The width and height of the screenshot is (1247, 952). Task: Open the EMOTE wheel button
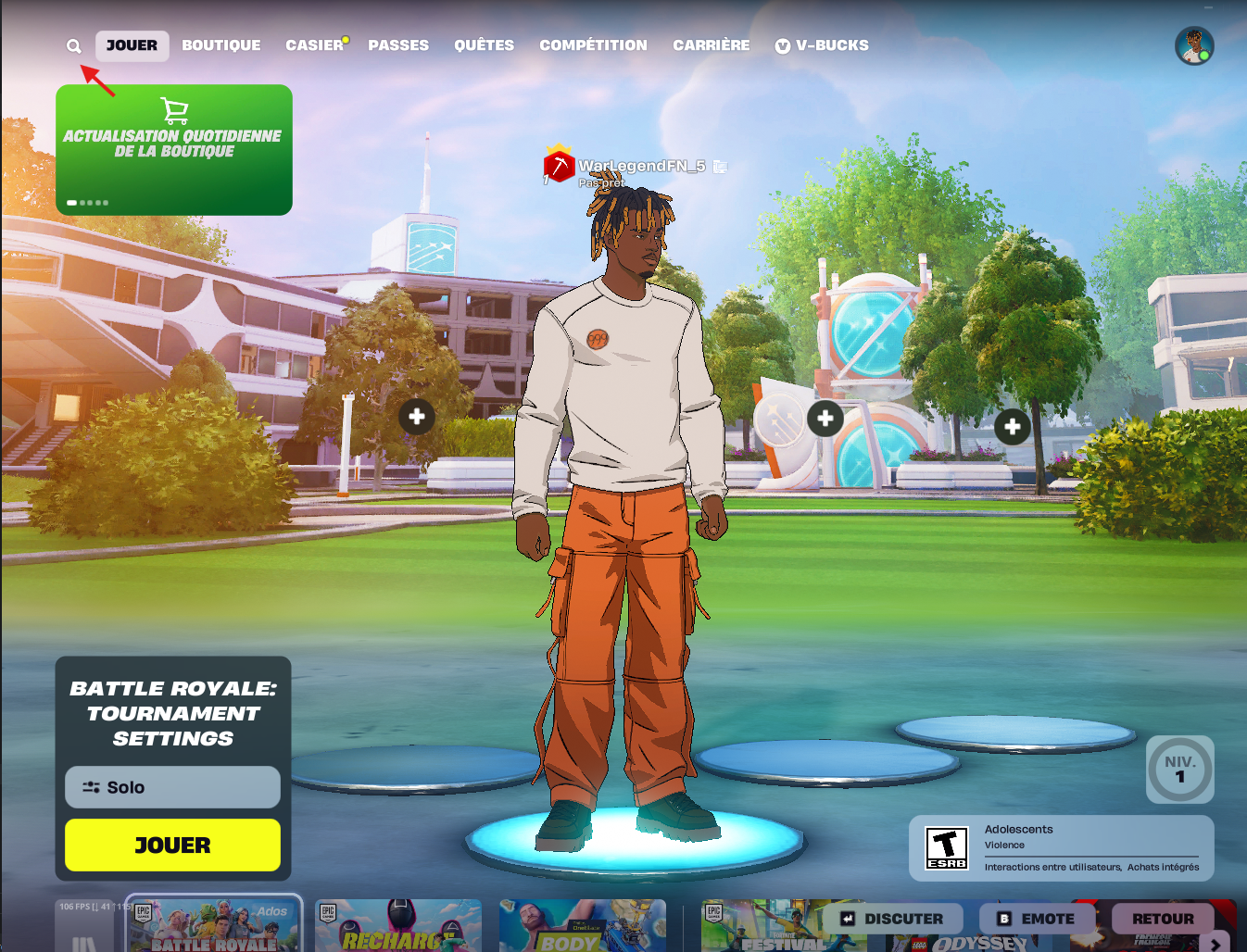point(1037,919)
